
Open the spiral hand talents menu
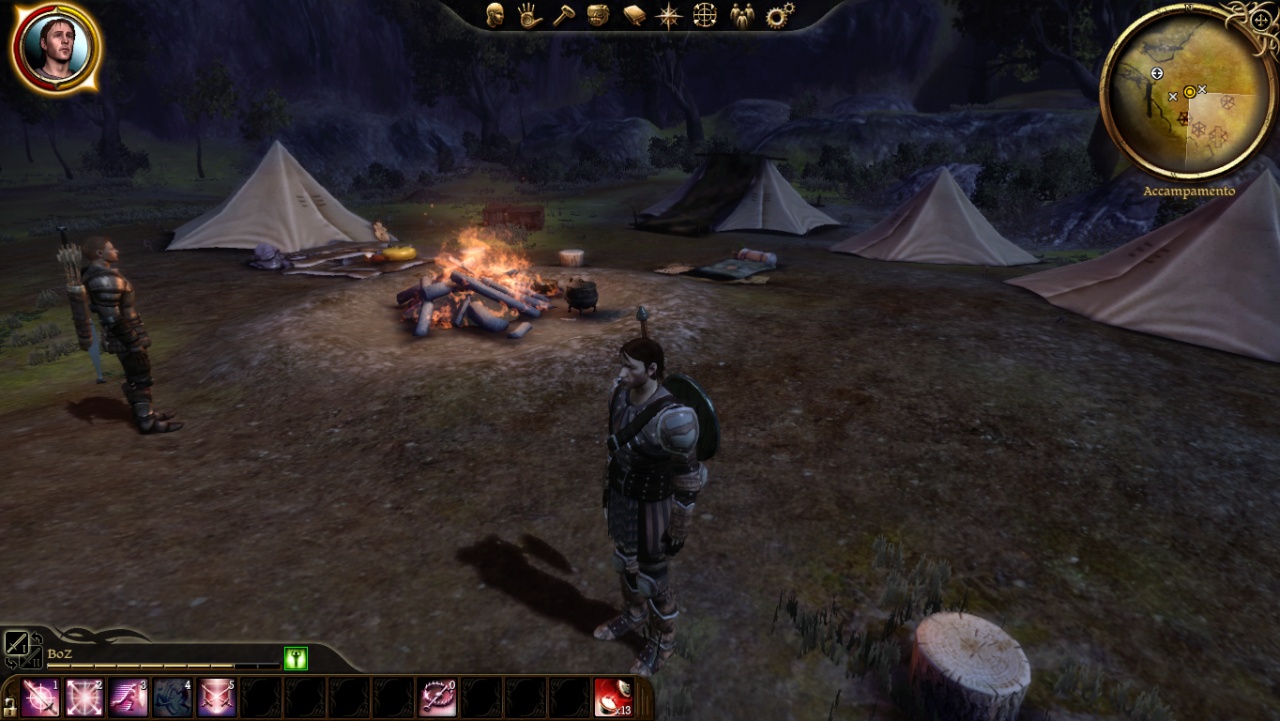coord(529,15)
